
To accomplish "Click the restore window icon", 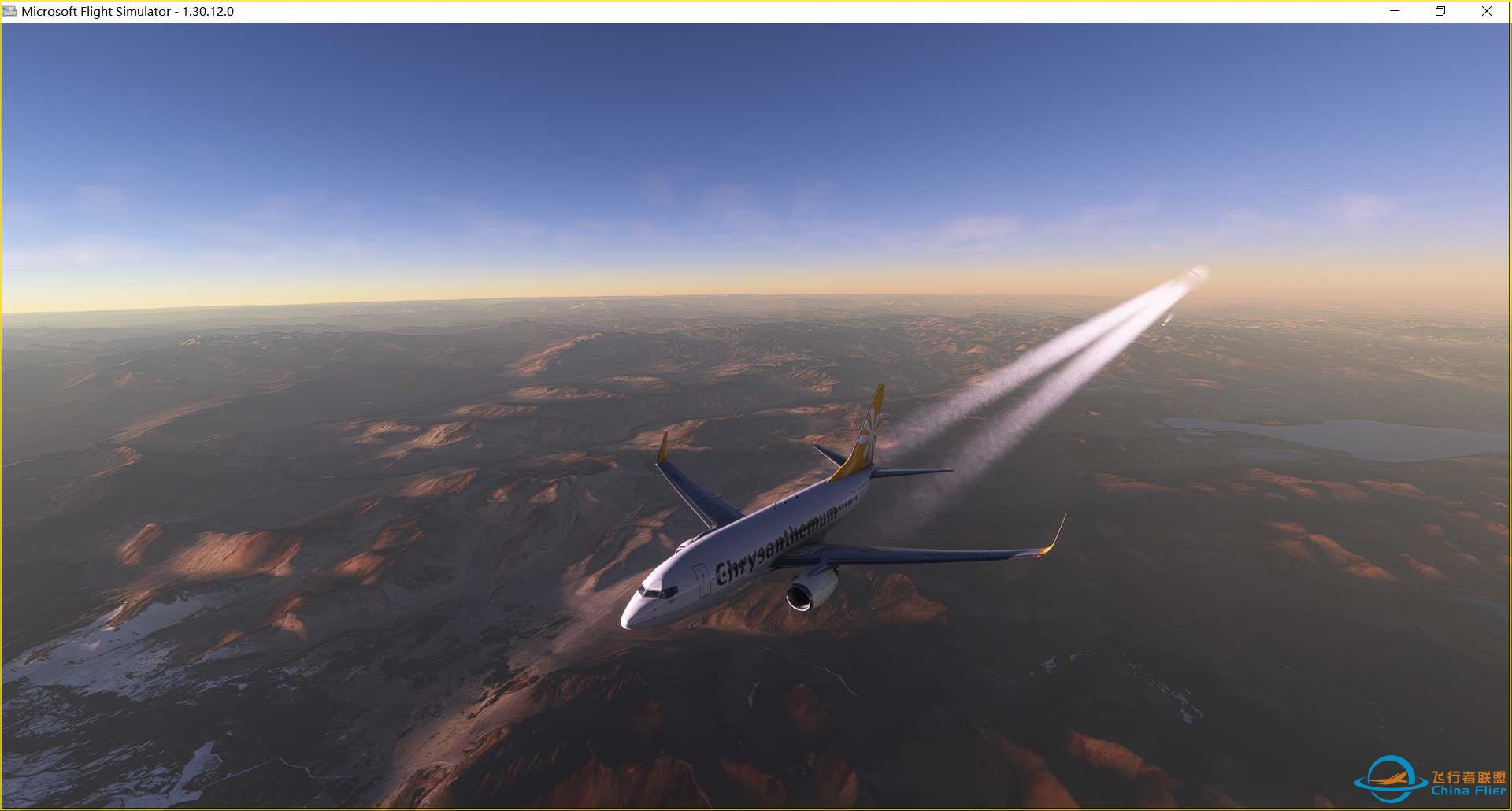I will coord(1440,12).
